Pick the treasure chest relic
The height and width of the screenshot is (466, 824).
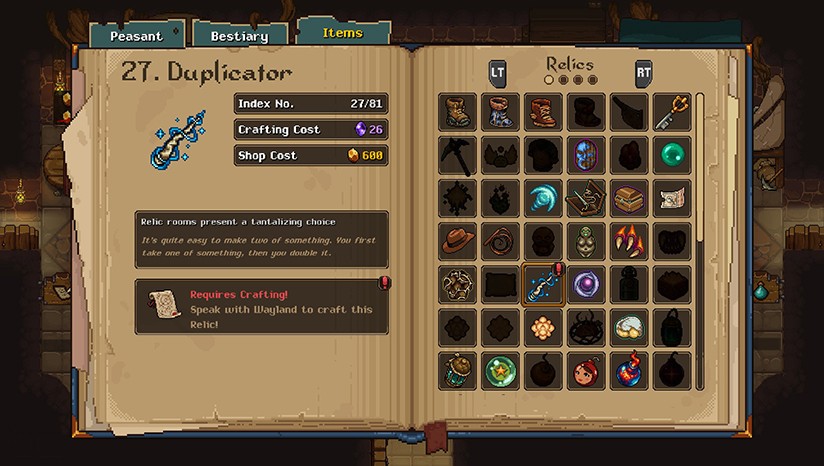point(629,199)
